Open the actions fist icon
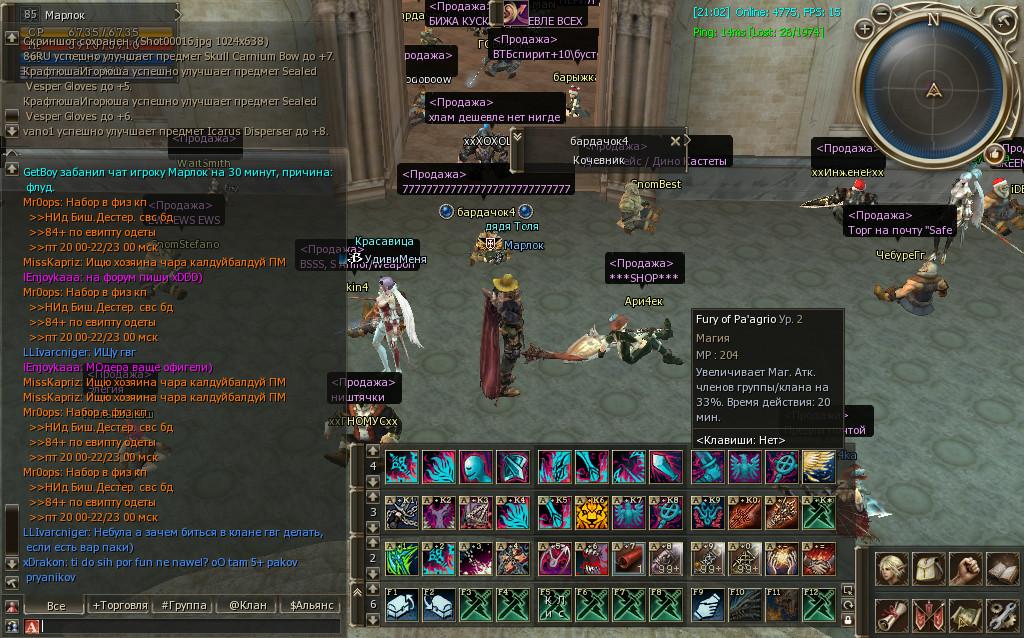Viewport: 1024px width, 638px height. pos(964,569)
